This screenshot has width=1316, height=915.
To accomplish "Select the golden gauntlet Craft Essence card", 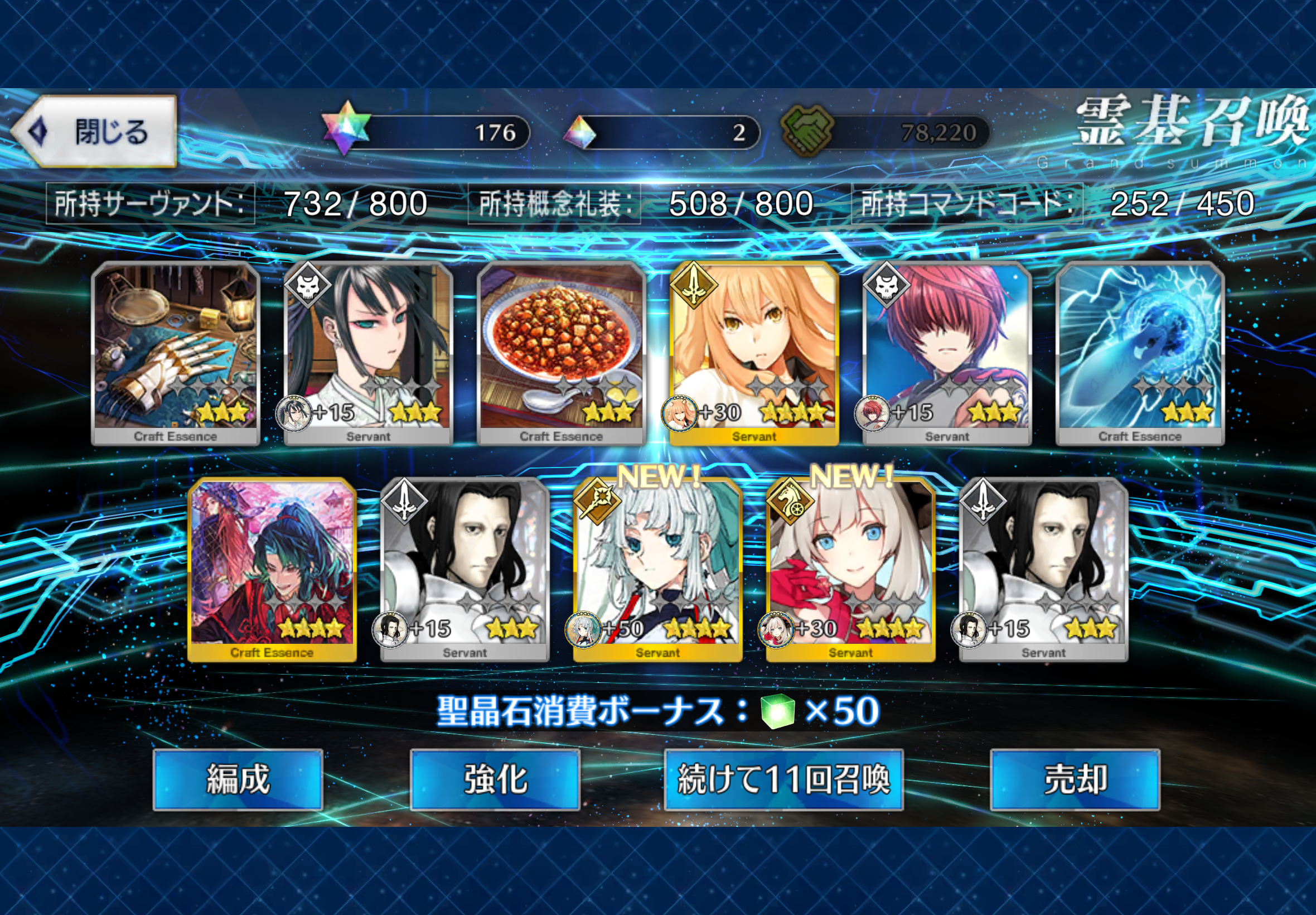I will click(x=175, y=353).
